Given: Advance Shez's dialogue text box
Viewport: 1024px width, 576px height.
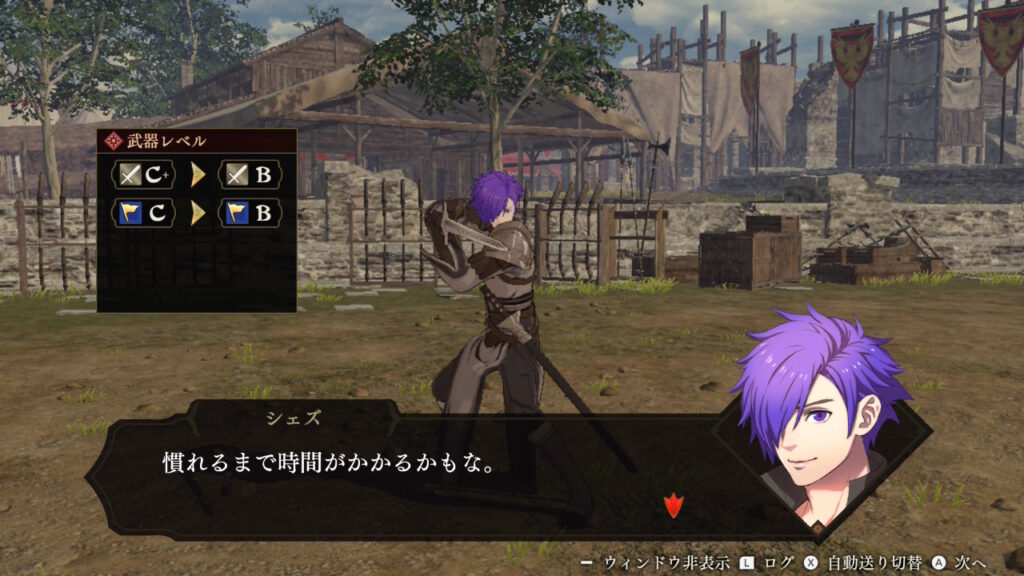Looking at the screenshot, I should (420, 465).
